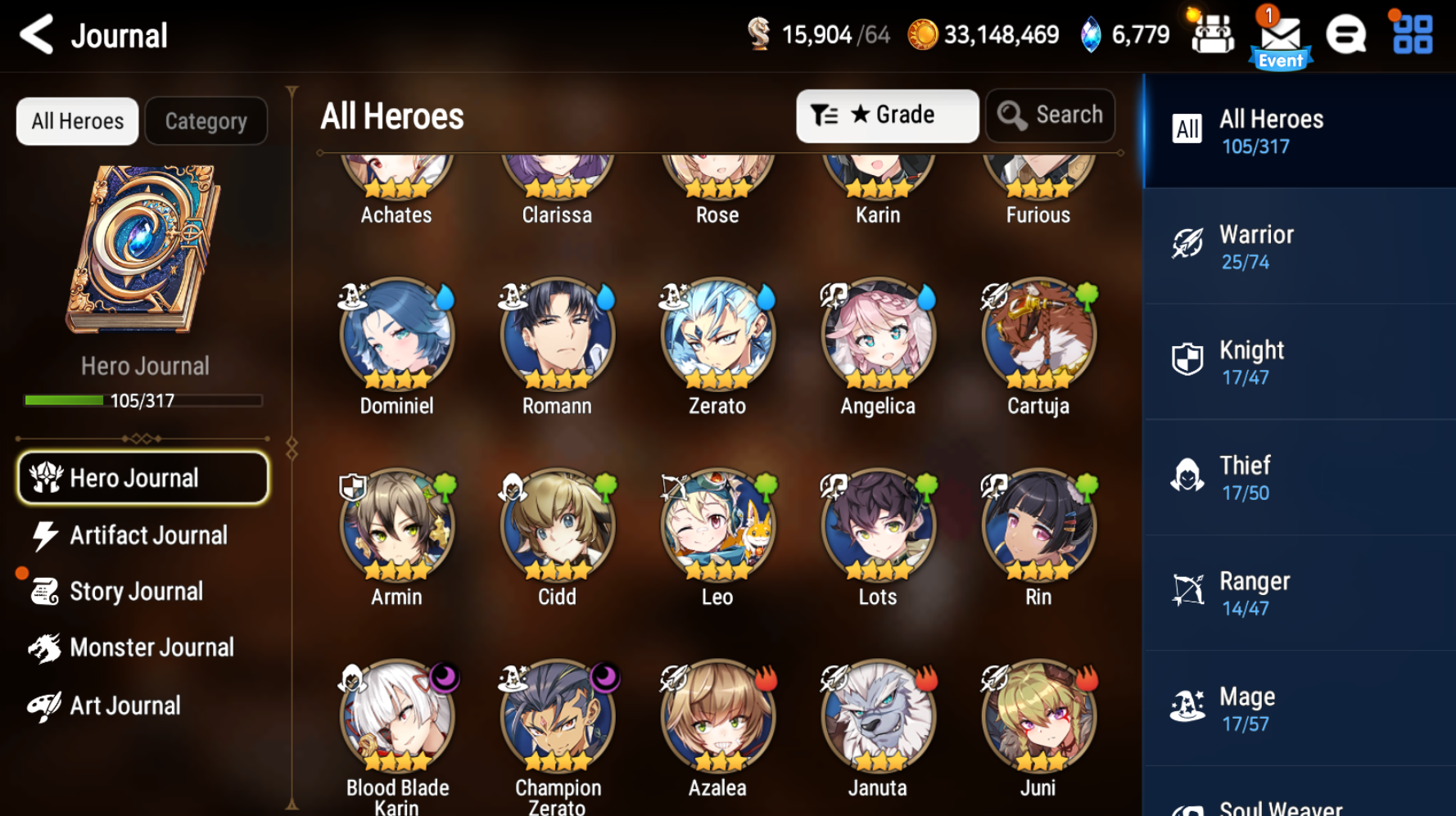1456x816 pixels.
Task: Expand the Ranger category showing 14/47
Action: 1299,592
